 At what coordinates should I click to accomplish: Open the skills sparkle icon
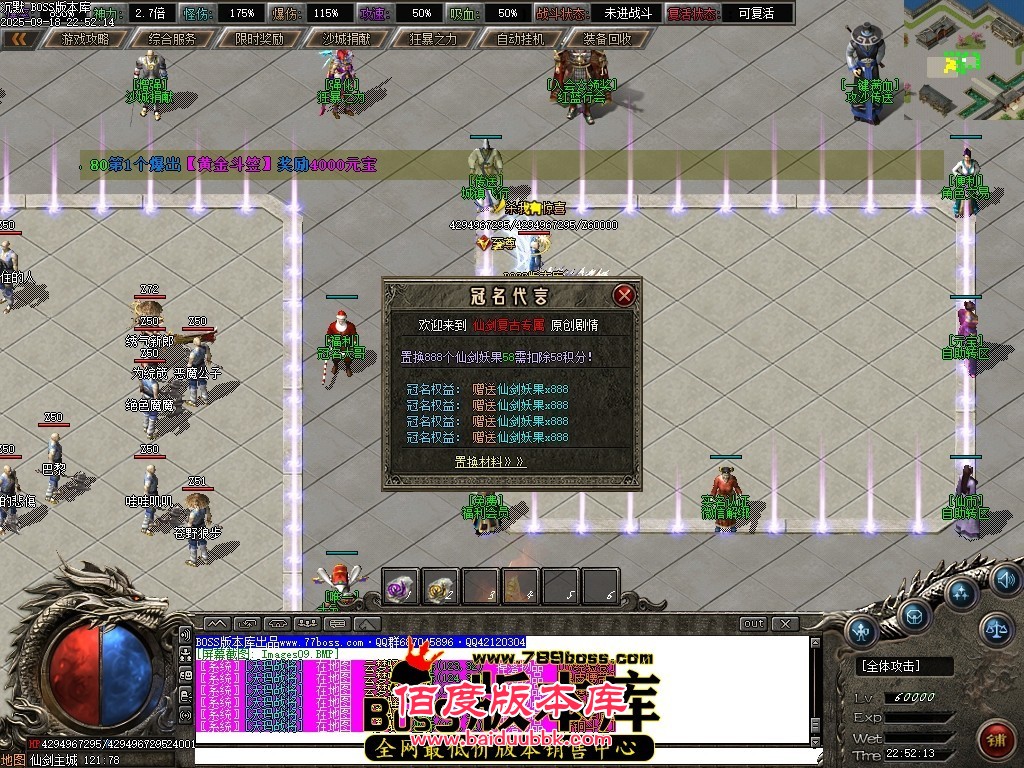coord(961,594)
